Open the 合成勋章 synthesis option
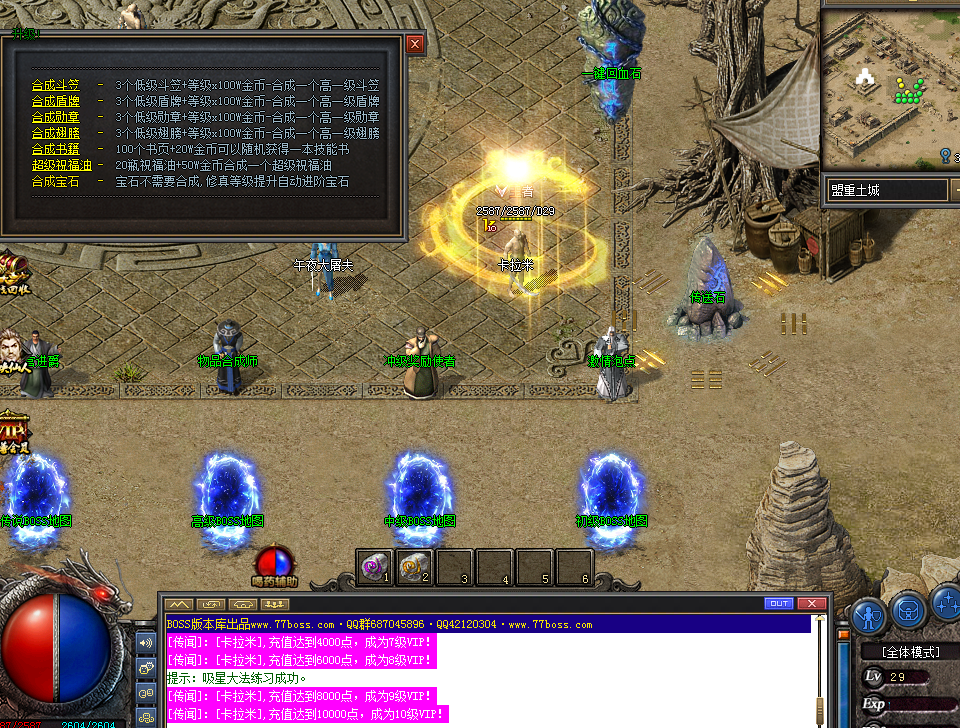This screenshot has width=960, height=728. 56,118
